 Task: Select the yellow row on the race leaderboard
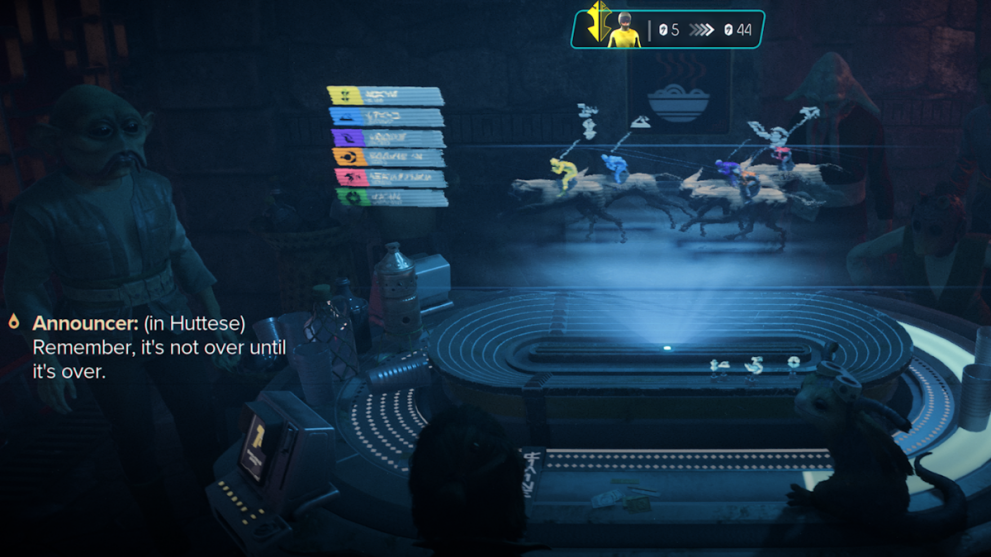385,96
